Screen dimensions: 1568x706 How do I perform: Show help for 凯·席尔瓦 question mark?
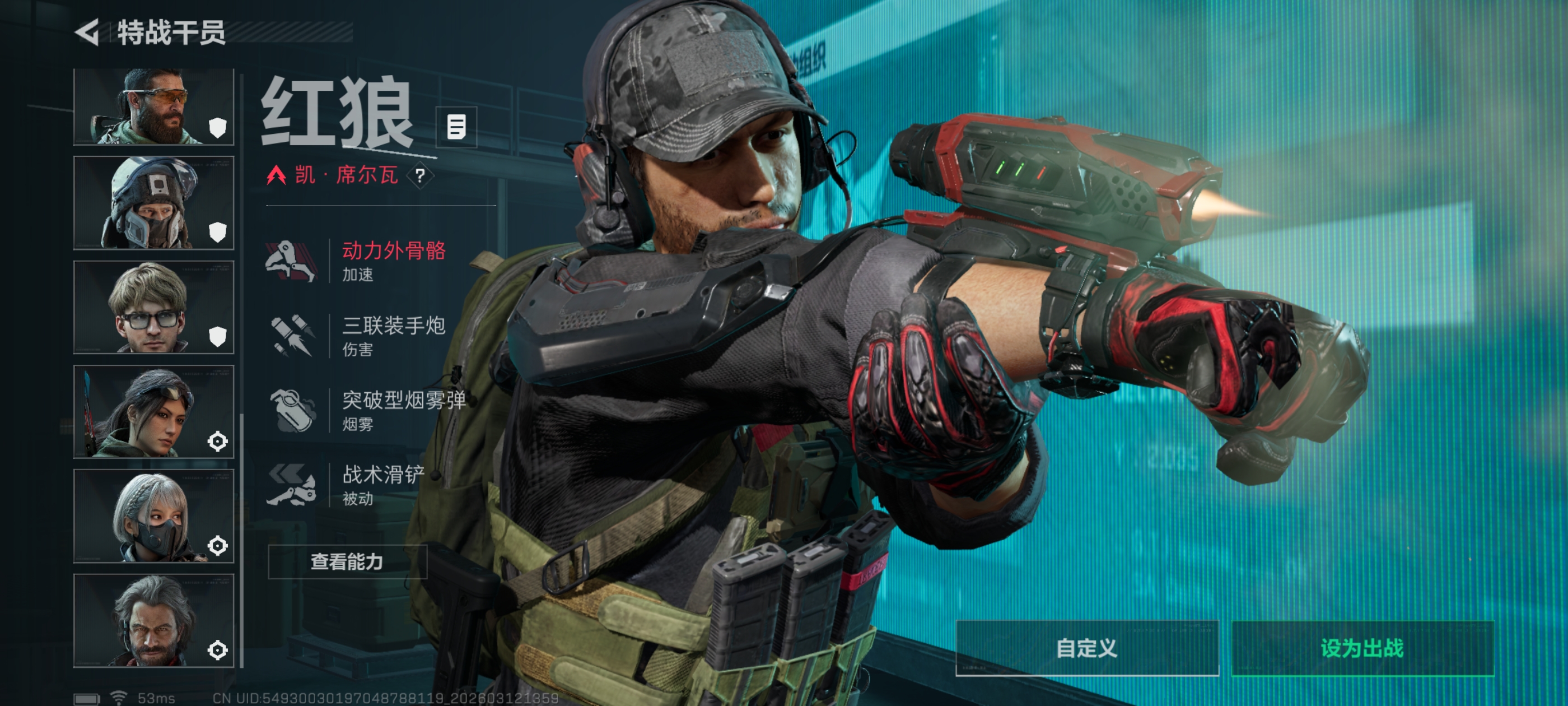(x=420, y=176)
